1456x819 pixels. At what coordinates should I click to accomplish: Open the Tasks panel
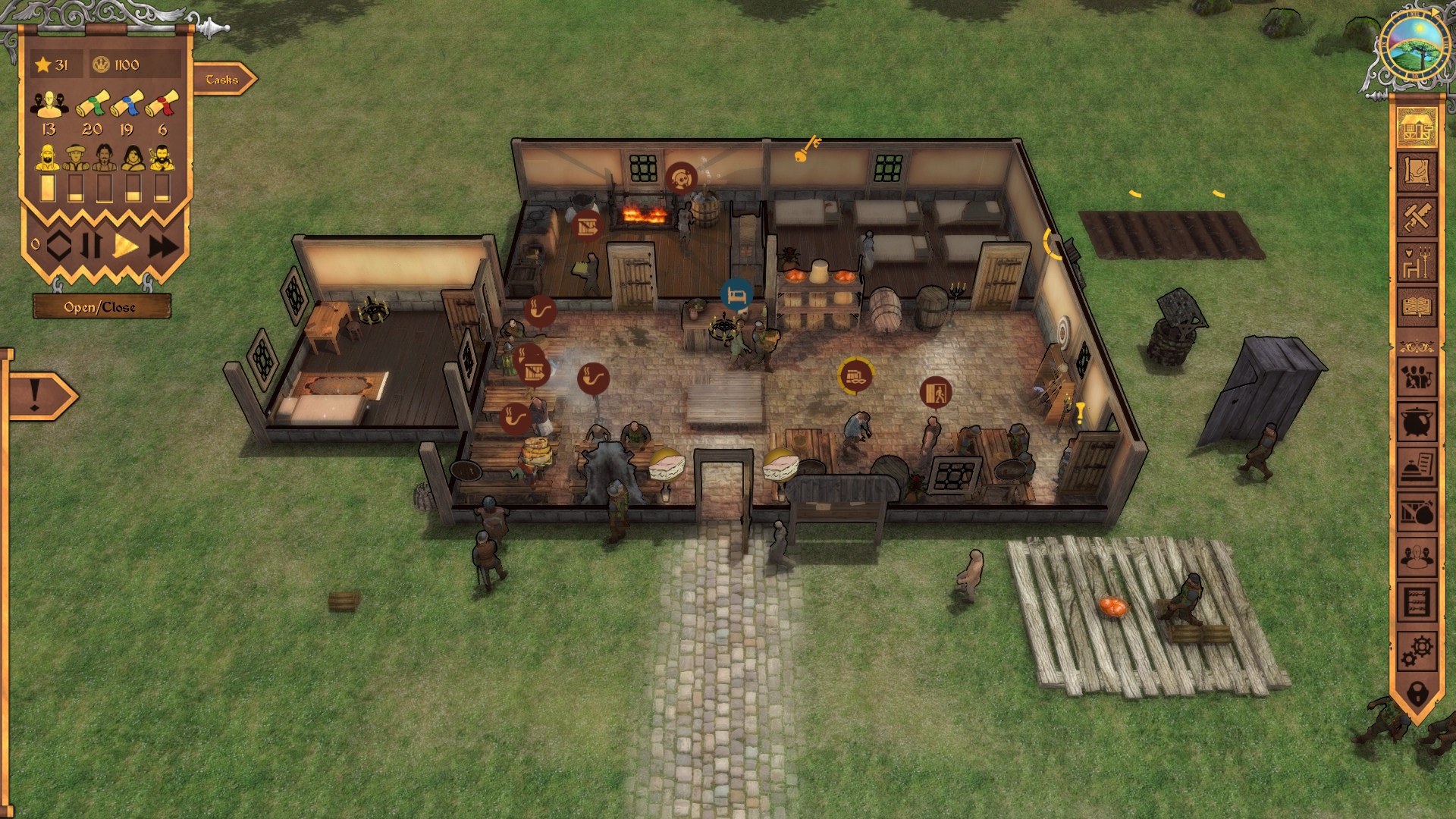click(x=223, y=80)
